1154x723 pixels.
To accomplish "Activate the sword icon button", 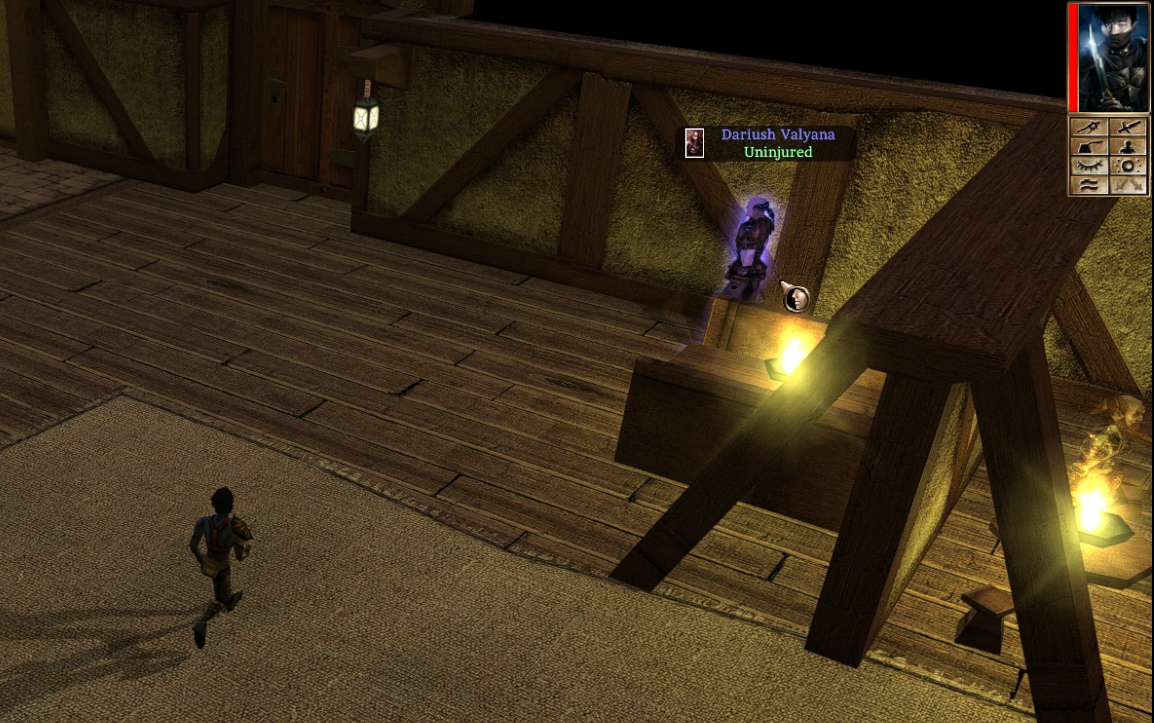I will [1128, 127].
